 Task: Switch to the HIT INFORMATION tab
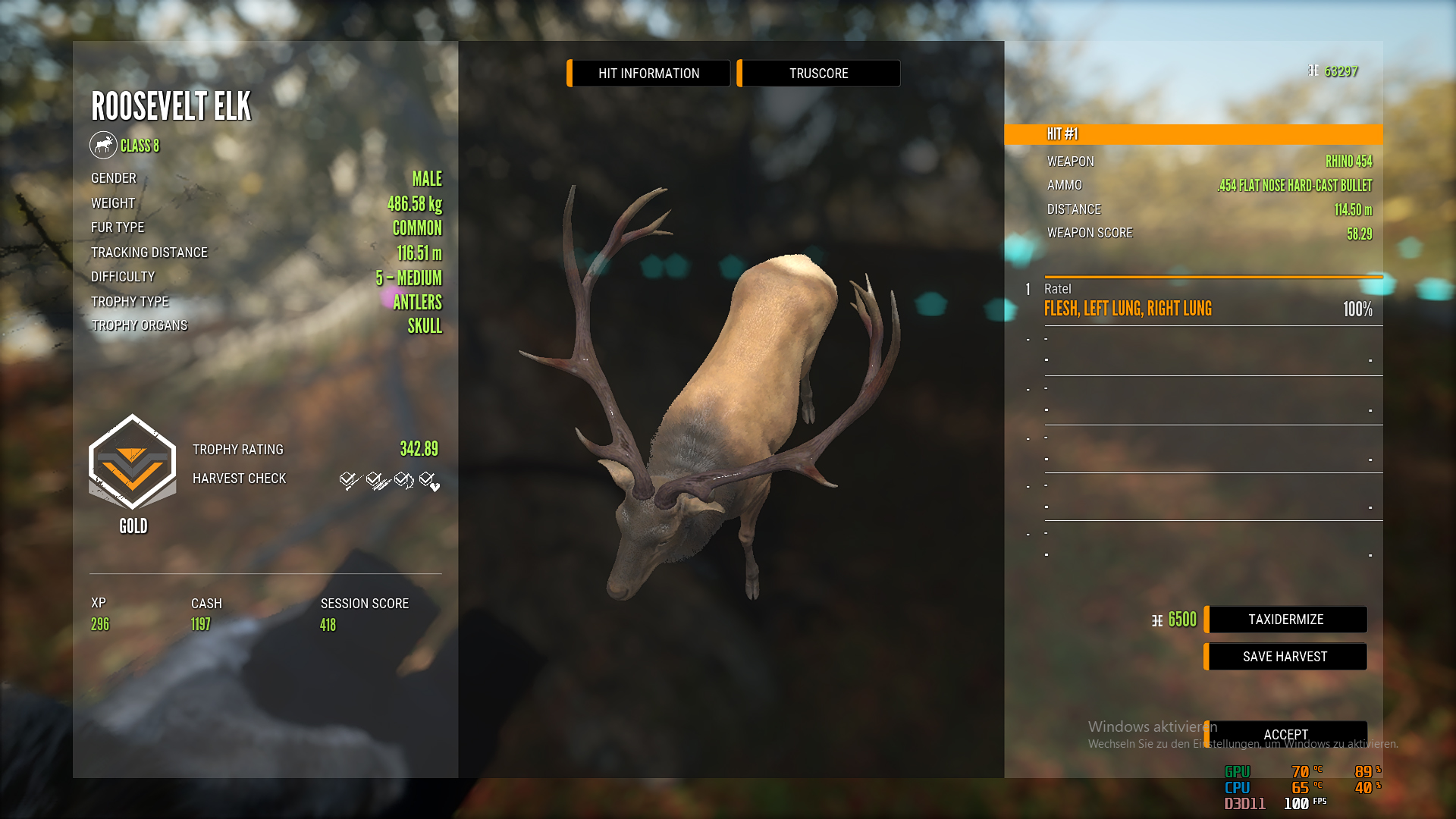click(648, 73)
